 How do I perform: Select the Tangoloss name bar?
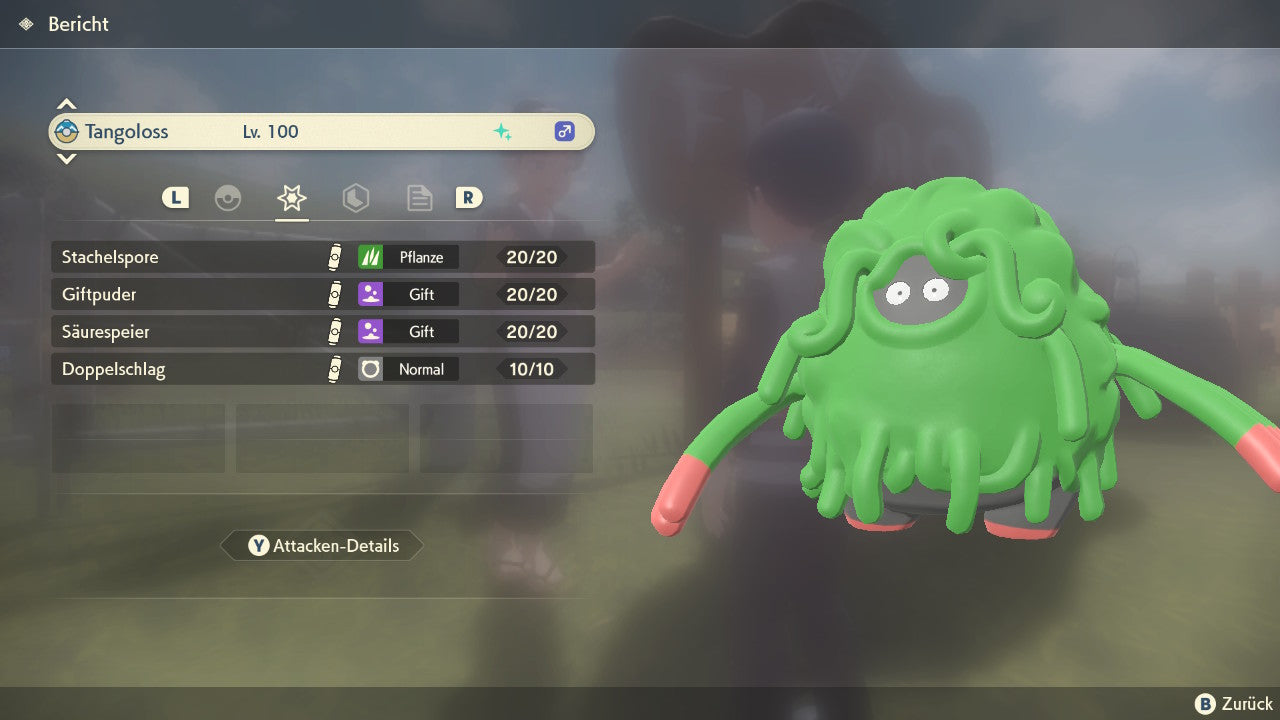[320, 132]
